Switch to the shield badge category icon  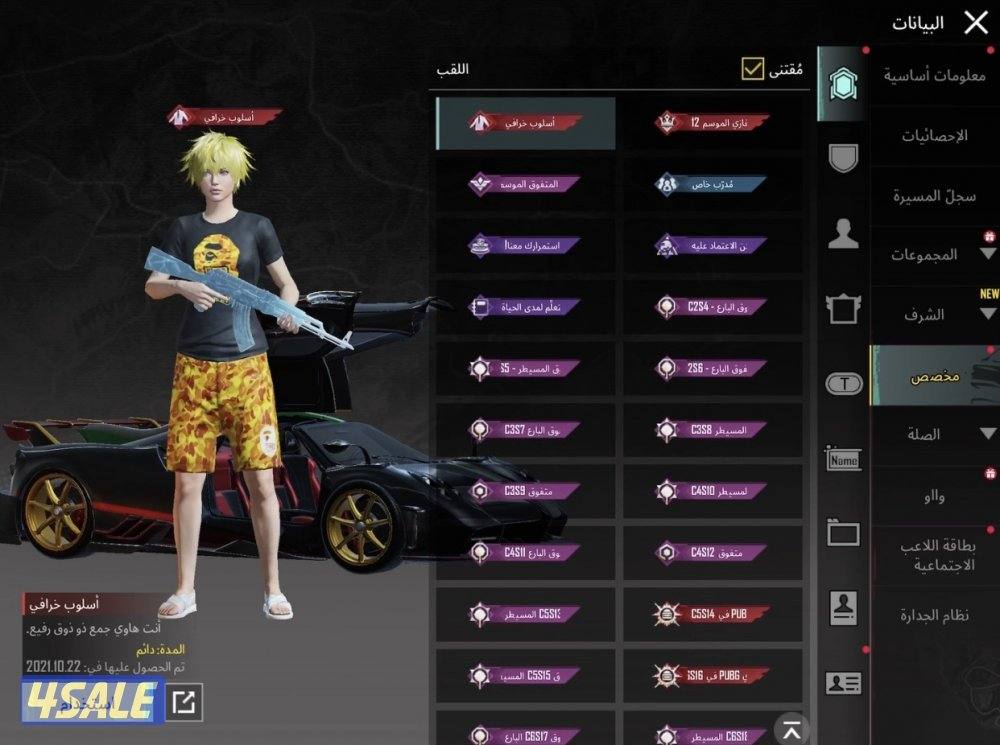click(x=843, y=158)
